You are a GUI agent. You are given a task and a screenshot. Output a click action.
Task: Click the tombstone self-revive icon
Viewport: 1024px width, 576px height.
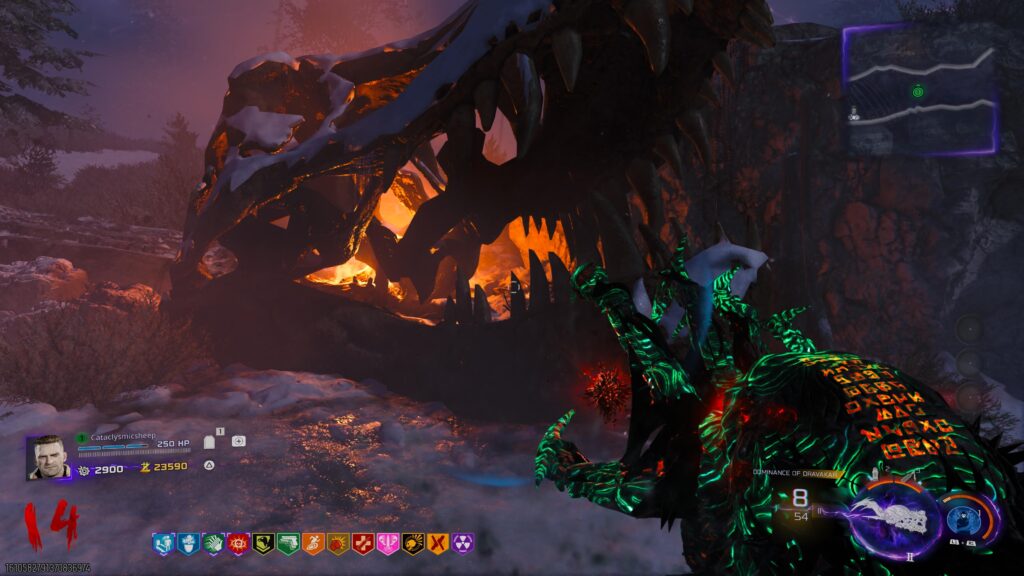[x=210, y=441]
